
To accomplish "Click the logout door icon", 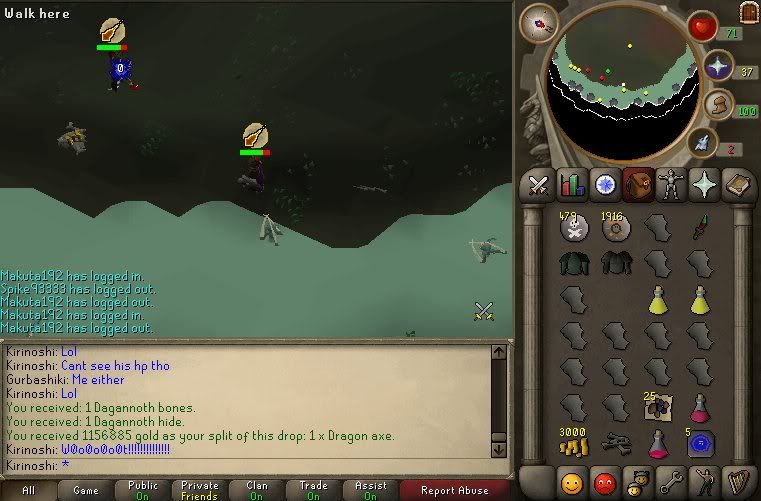I will (x=748, y=12).
